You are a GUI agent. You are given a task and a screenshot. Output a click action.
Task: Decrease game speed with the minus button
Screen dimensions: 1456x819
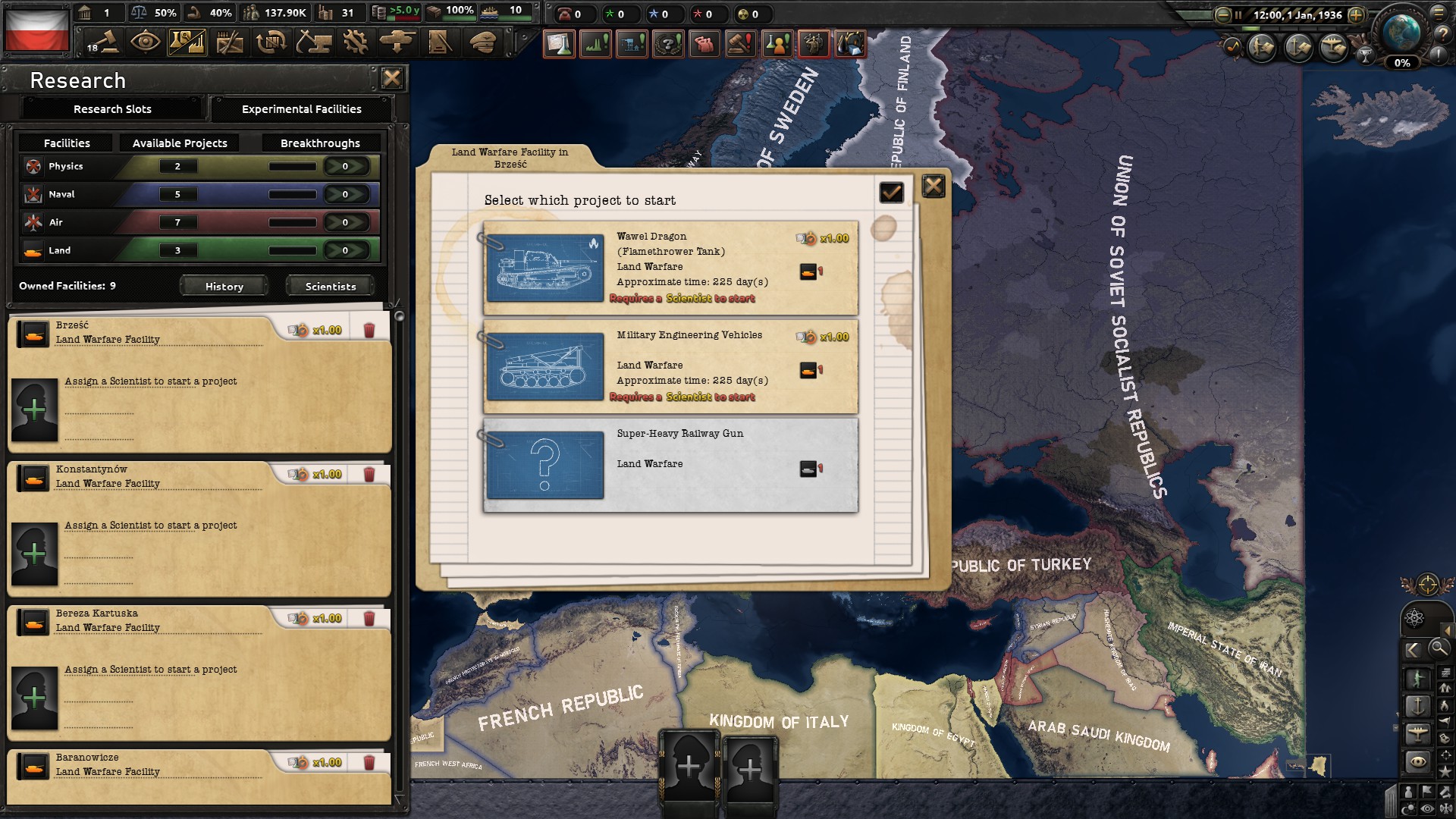click(1222, 14)
